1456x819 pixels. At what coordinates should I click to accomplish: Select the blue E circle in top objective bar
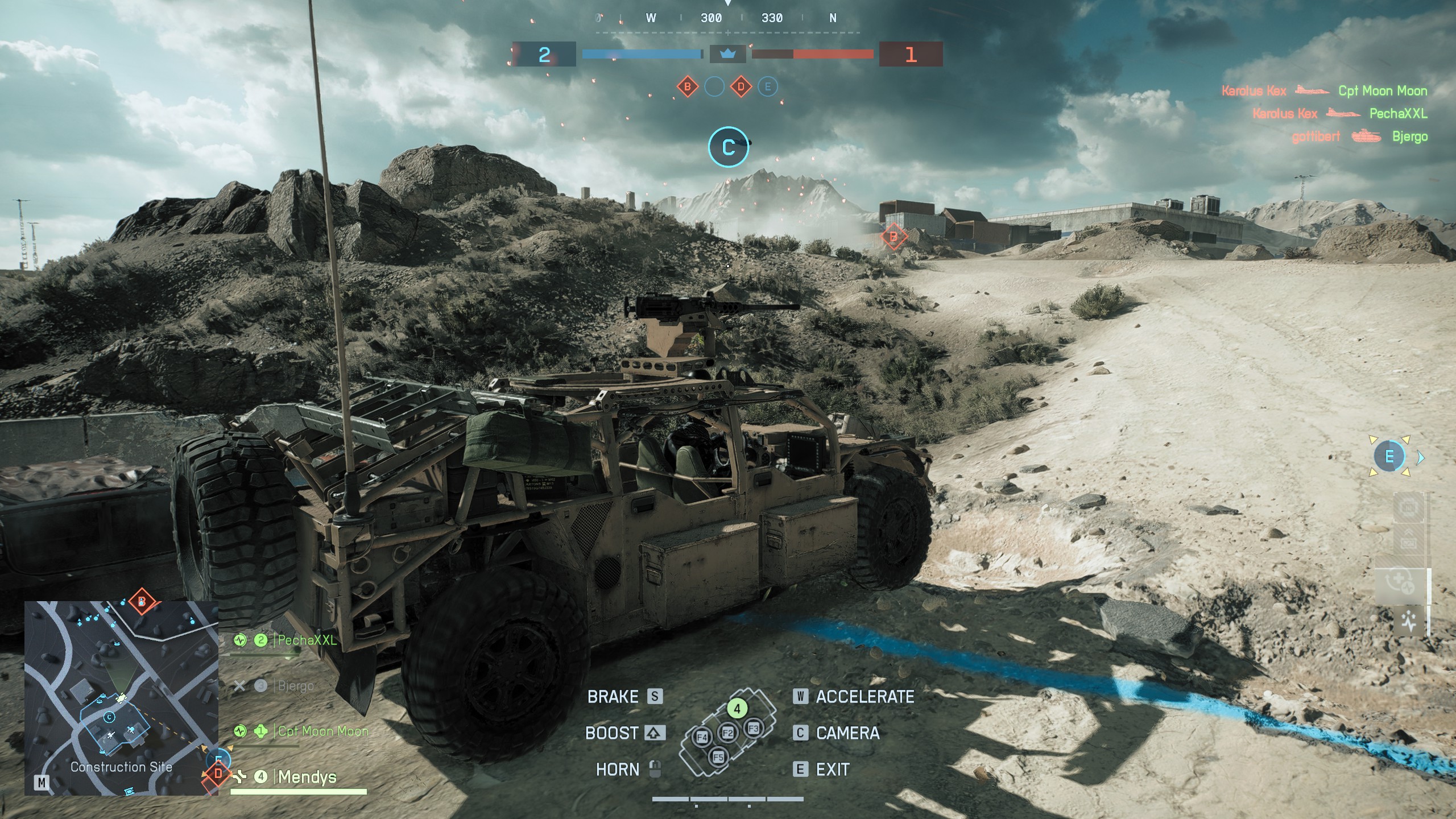click(768, 87)
